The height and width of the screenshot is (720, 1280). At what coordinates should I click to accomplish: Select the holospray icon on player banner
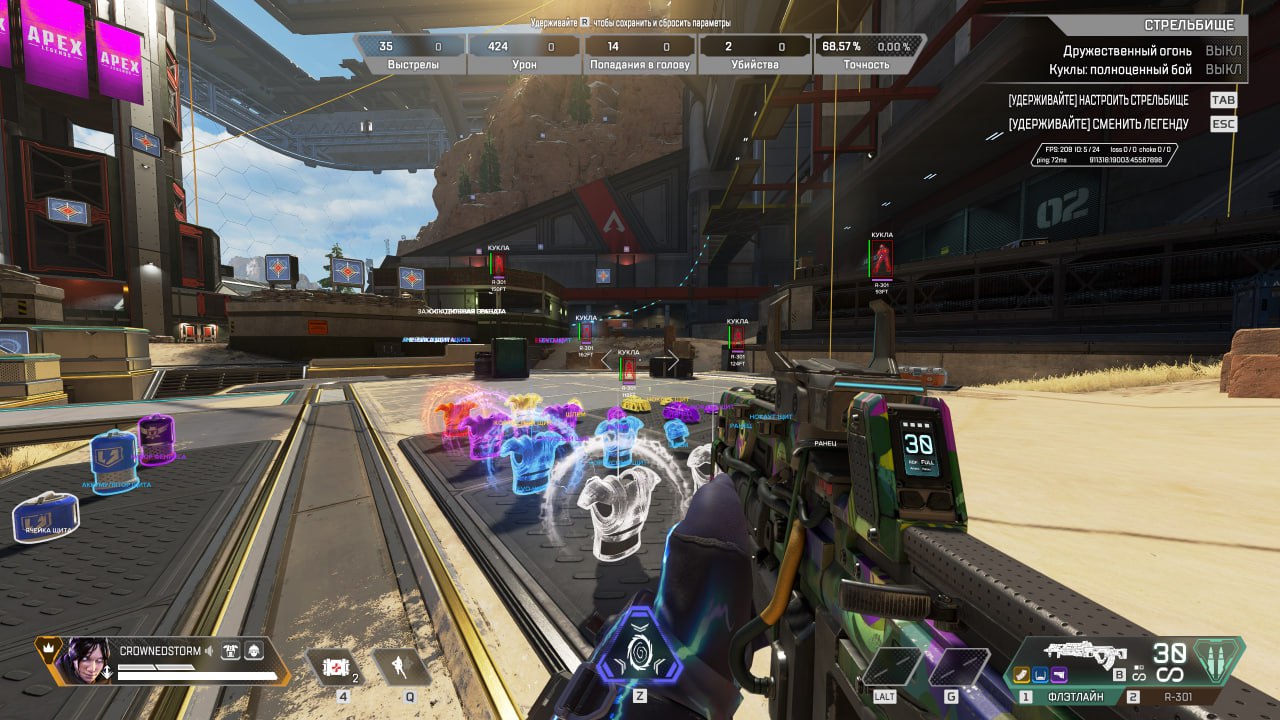tap(255, 651)
